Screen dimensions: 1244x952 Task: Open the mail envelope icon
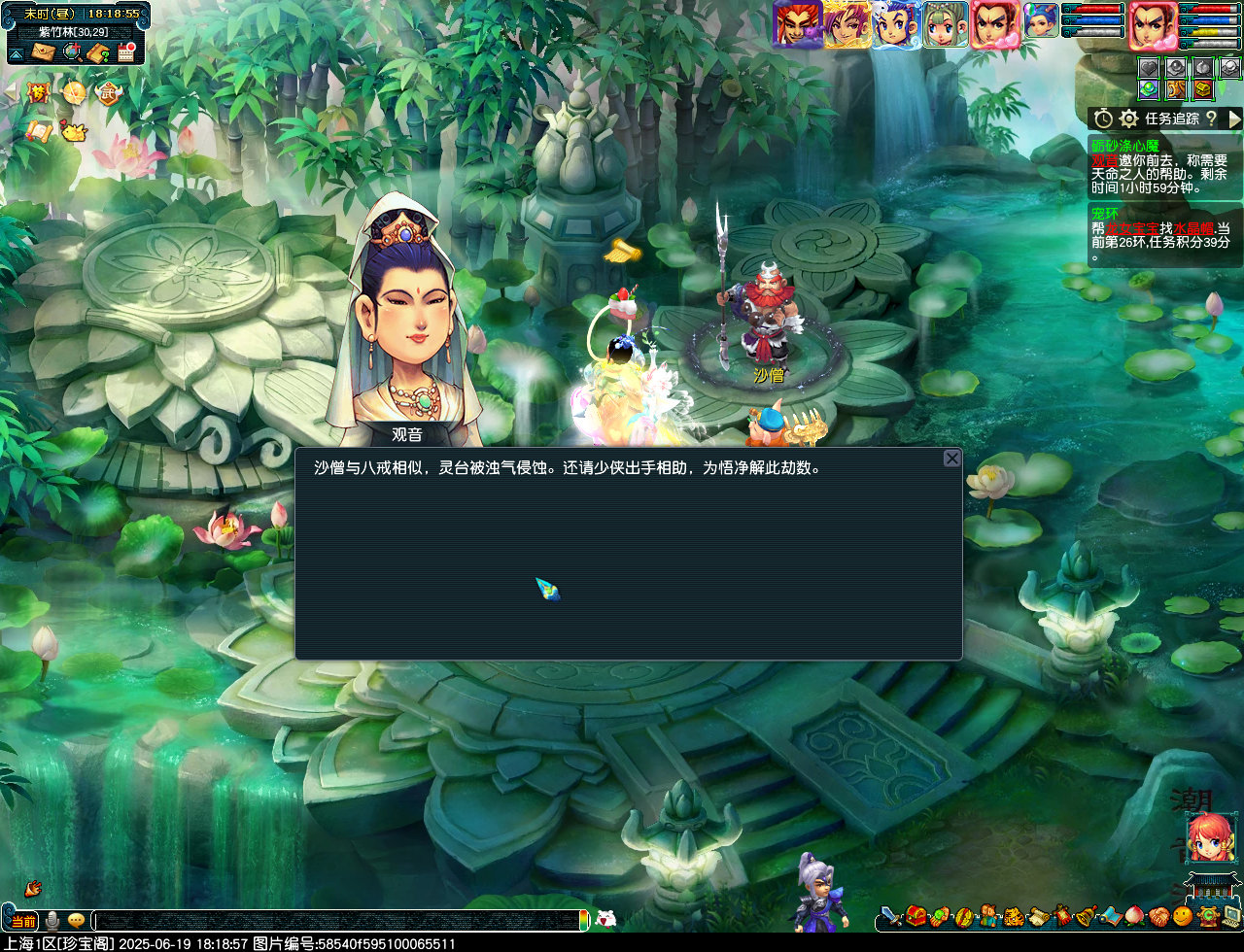(43, 51)
